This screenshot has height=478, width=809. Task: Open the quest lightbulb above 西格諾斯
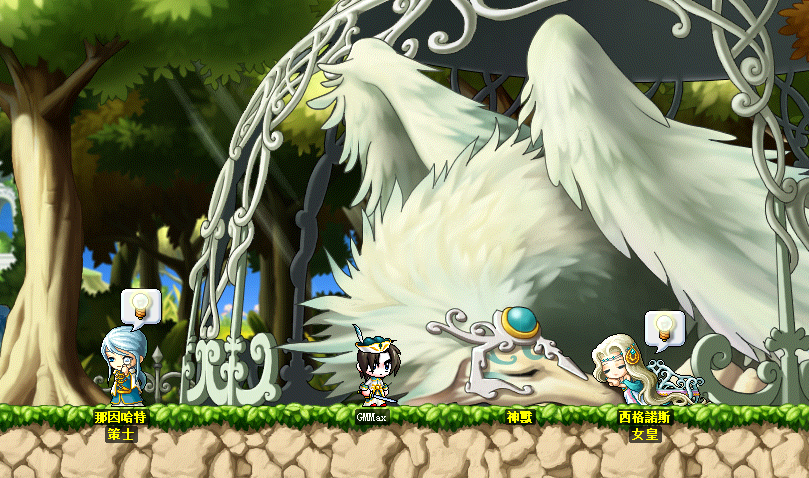pos(664,326)
